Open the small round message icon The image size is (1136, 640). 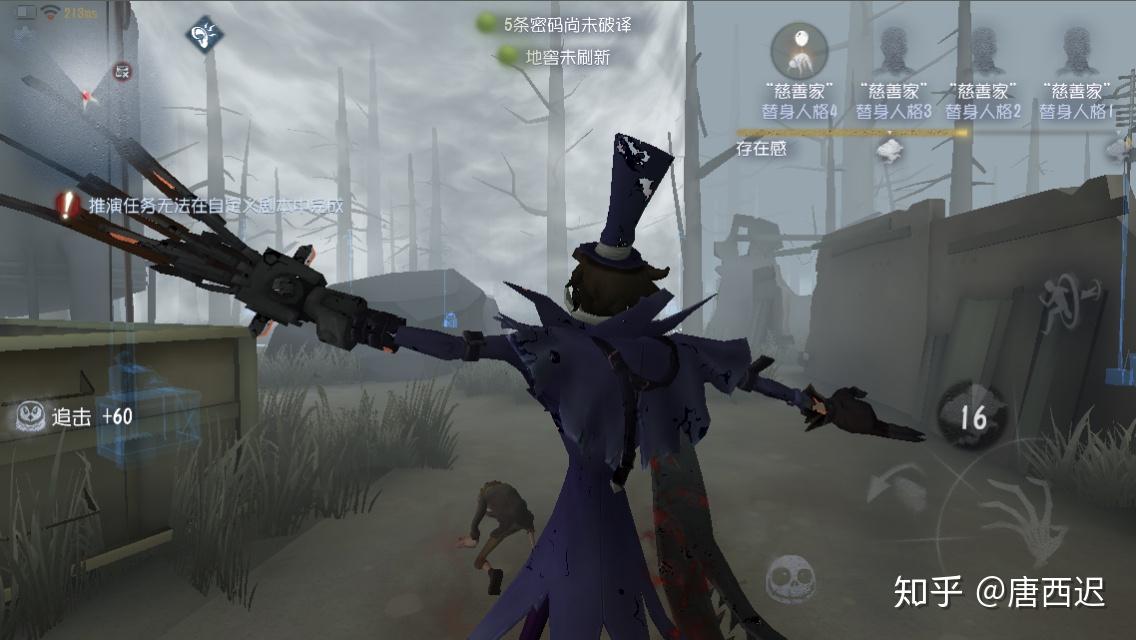(x=122, y=71)
